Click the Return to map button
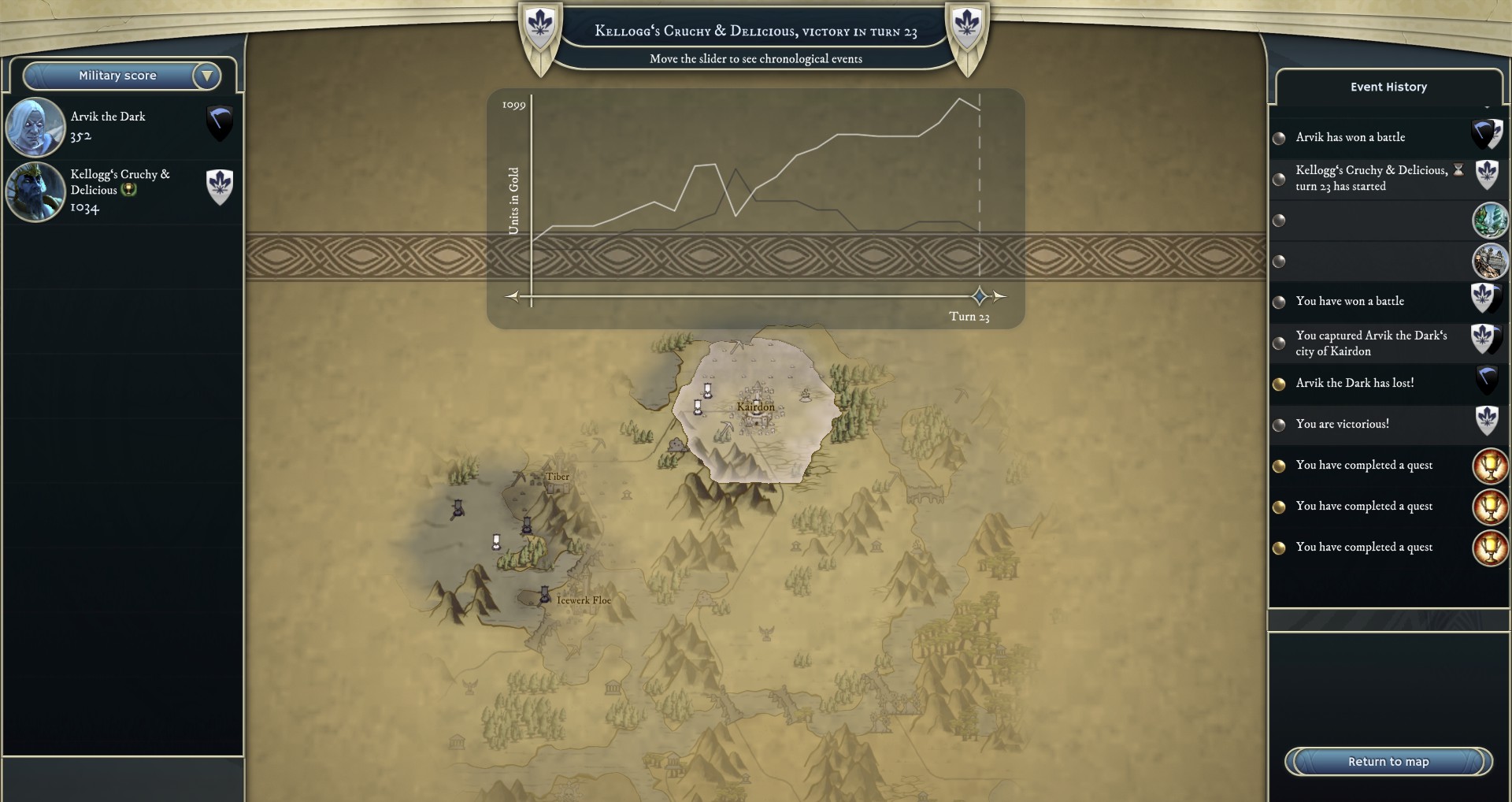This screenshot has height=802, width=1512. [1388, 761]
